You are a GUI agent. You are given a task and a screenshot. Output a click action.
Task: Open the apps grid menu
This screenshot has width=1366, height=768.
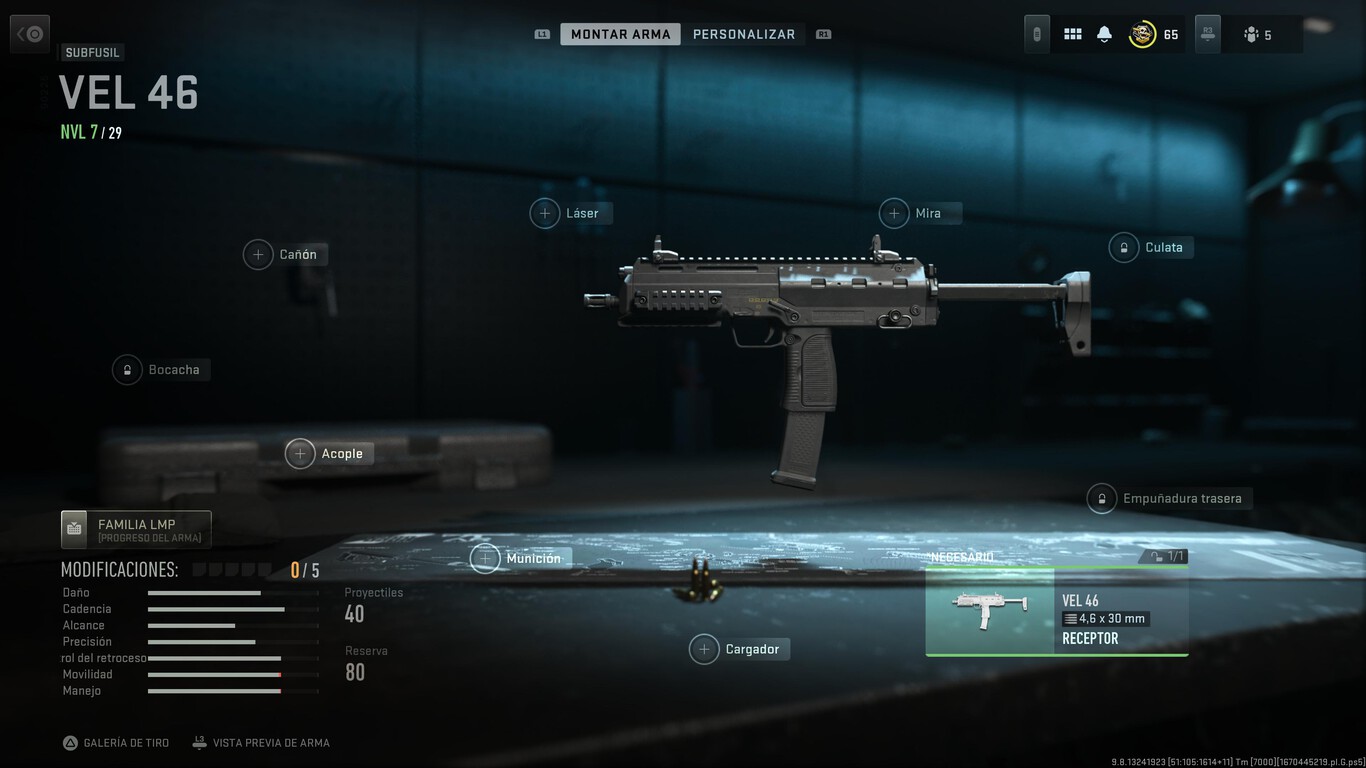coord(1072,33)
